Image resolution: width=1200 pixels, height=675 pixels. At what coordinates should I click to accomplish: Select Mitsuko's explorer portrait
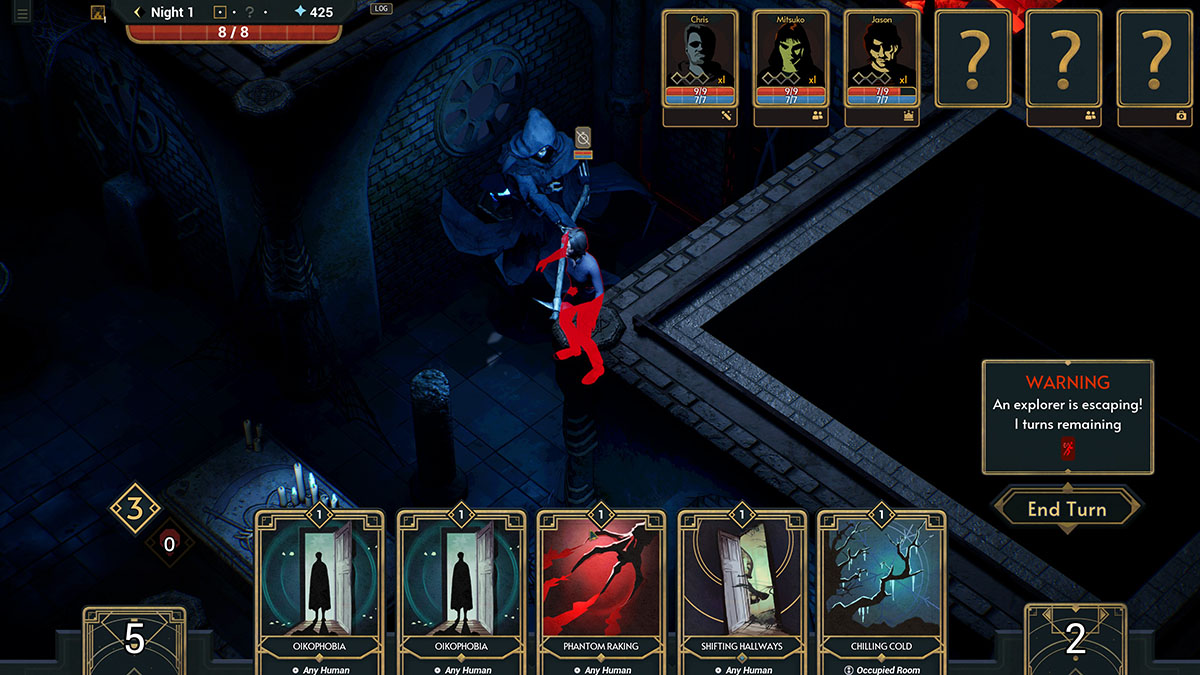coord(791,62)
